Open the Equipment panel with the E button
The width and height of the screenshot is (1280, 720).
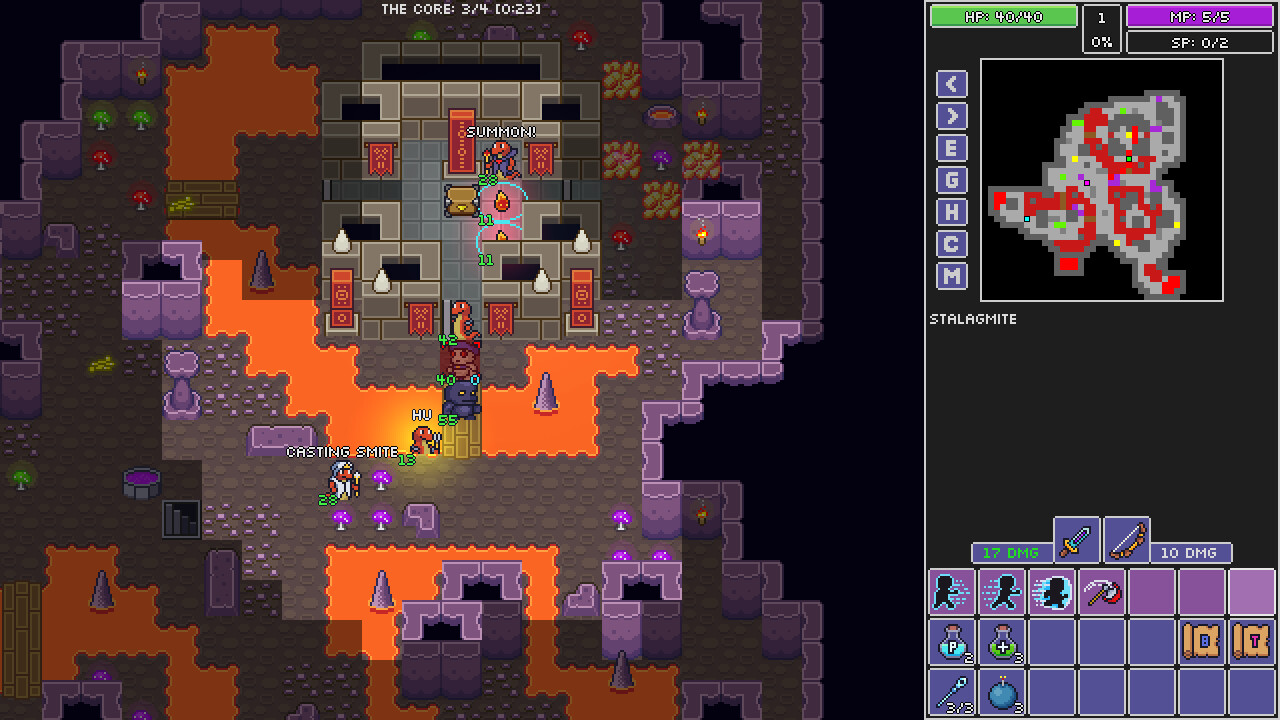[951, 148]
